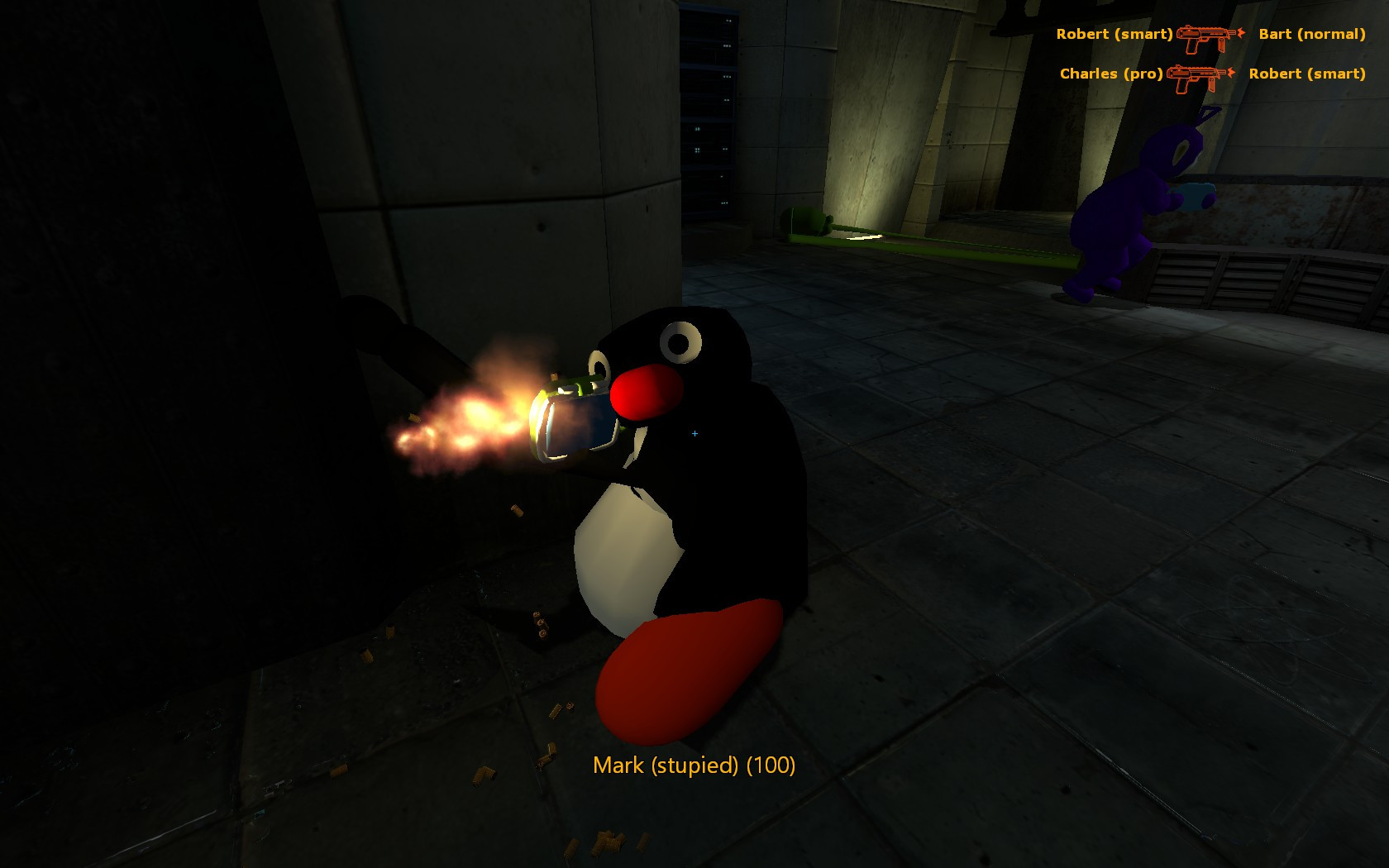Select Robert (smart) in the first kill feed entry

(1115, 35)
